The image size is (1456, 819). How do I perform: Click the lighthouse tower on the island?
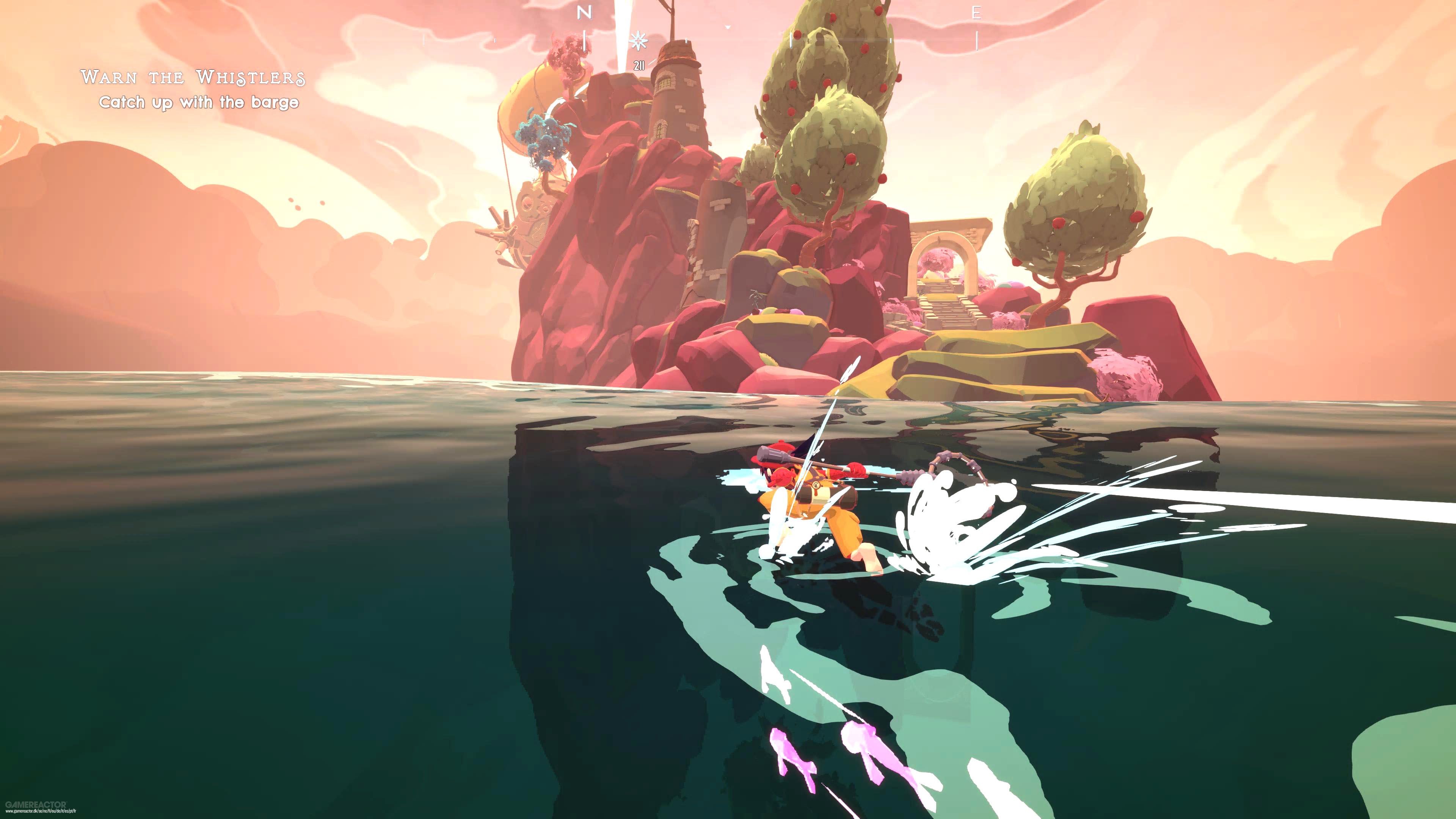point(678,102)
